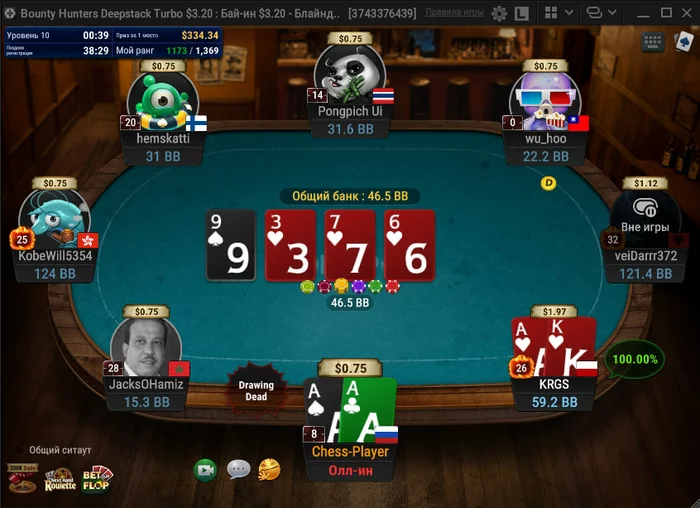
Task: Open settings with the gear icon
Action: tap(499, 14)
